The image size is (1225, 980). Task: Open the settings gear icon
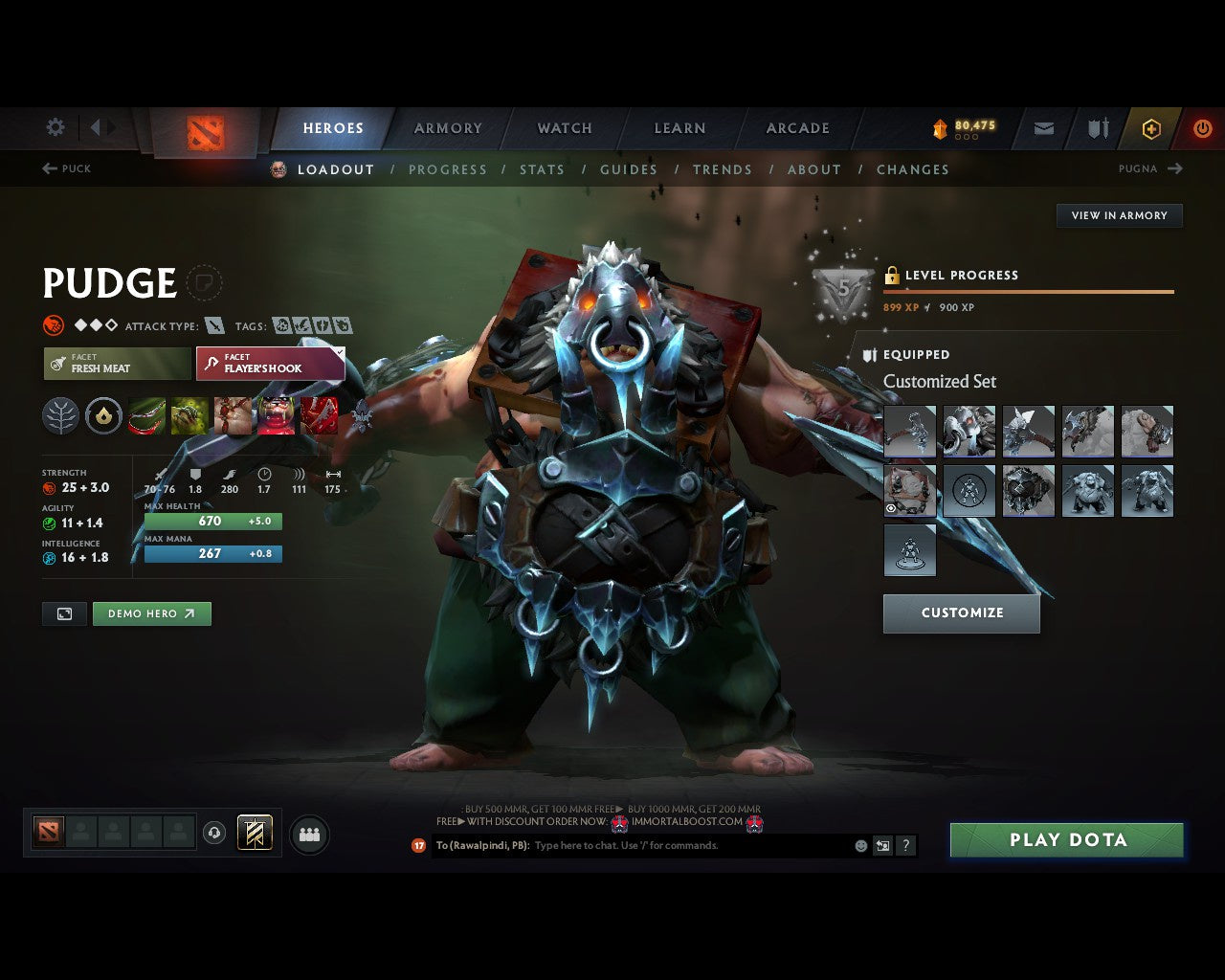click(x=55, y=127)
